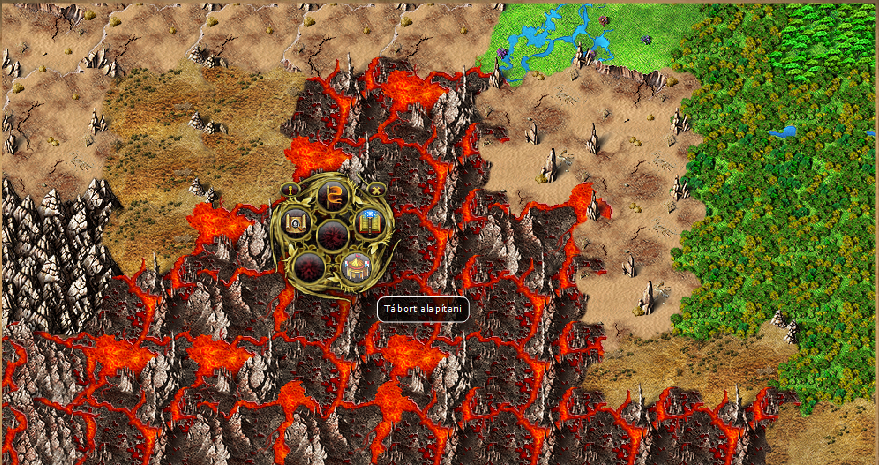Open the scroll with magnifying glass icon

[296, 223]
